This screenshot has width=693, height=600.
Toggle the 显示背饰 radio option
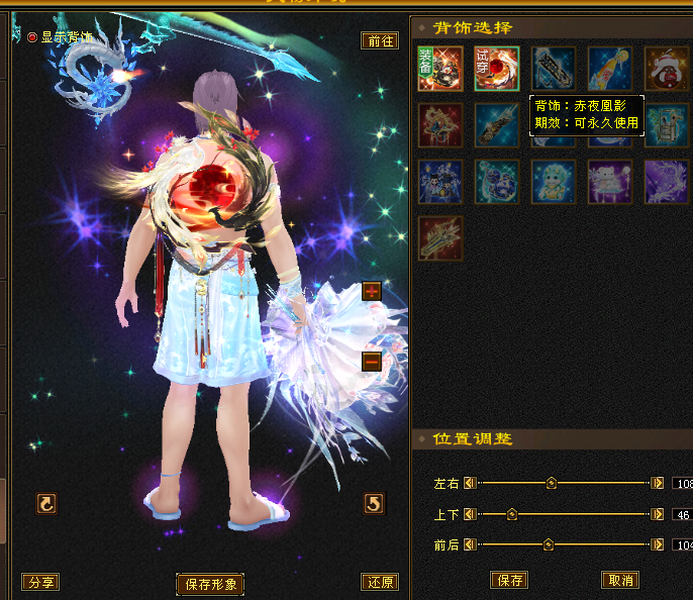pyautogui.click(x=32, y=37)
